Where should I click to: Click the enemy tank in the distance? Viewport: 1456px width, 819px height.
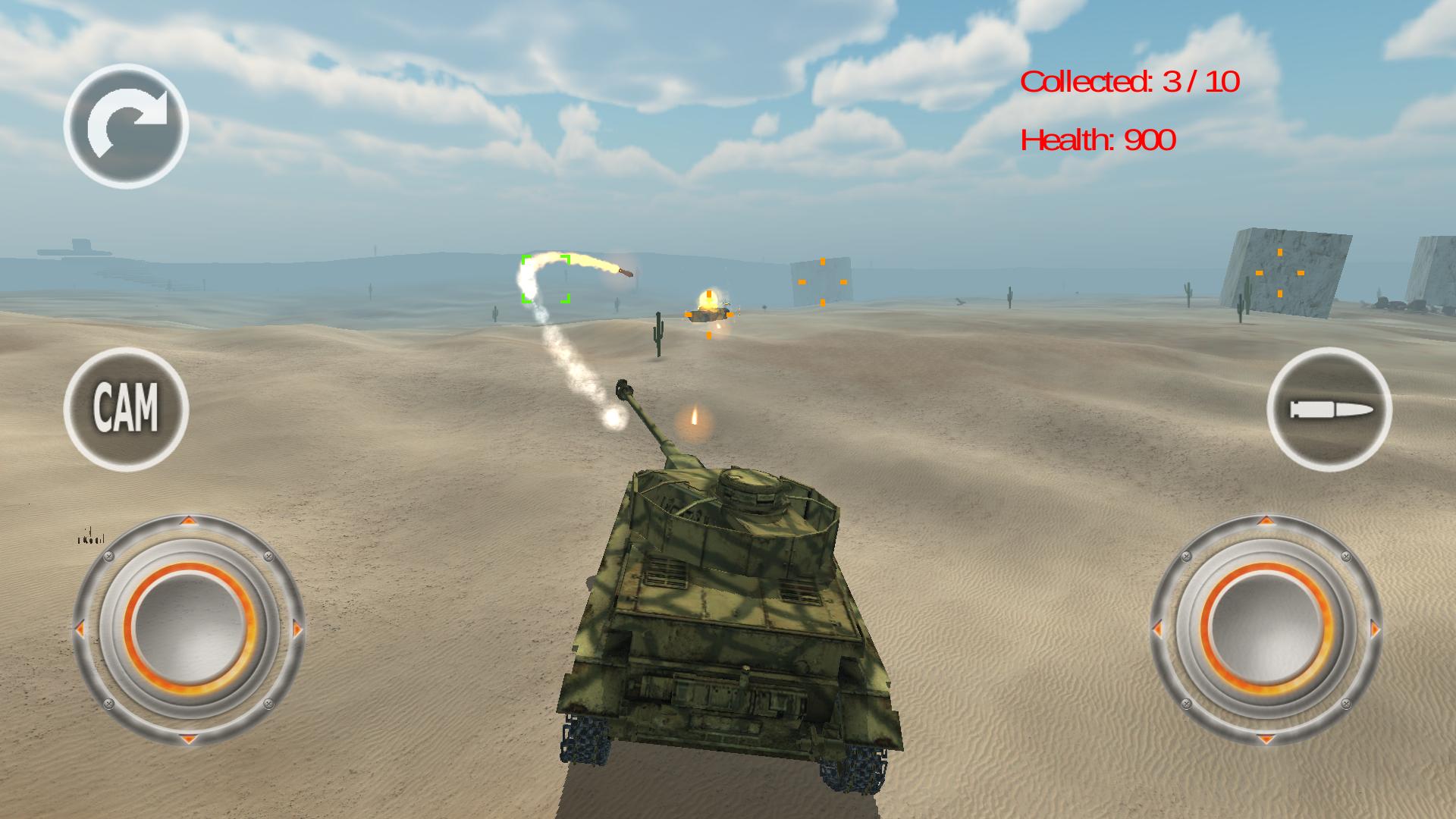(x=708, y=315)
